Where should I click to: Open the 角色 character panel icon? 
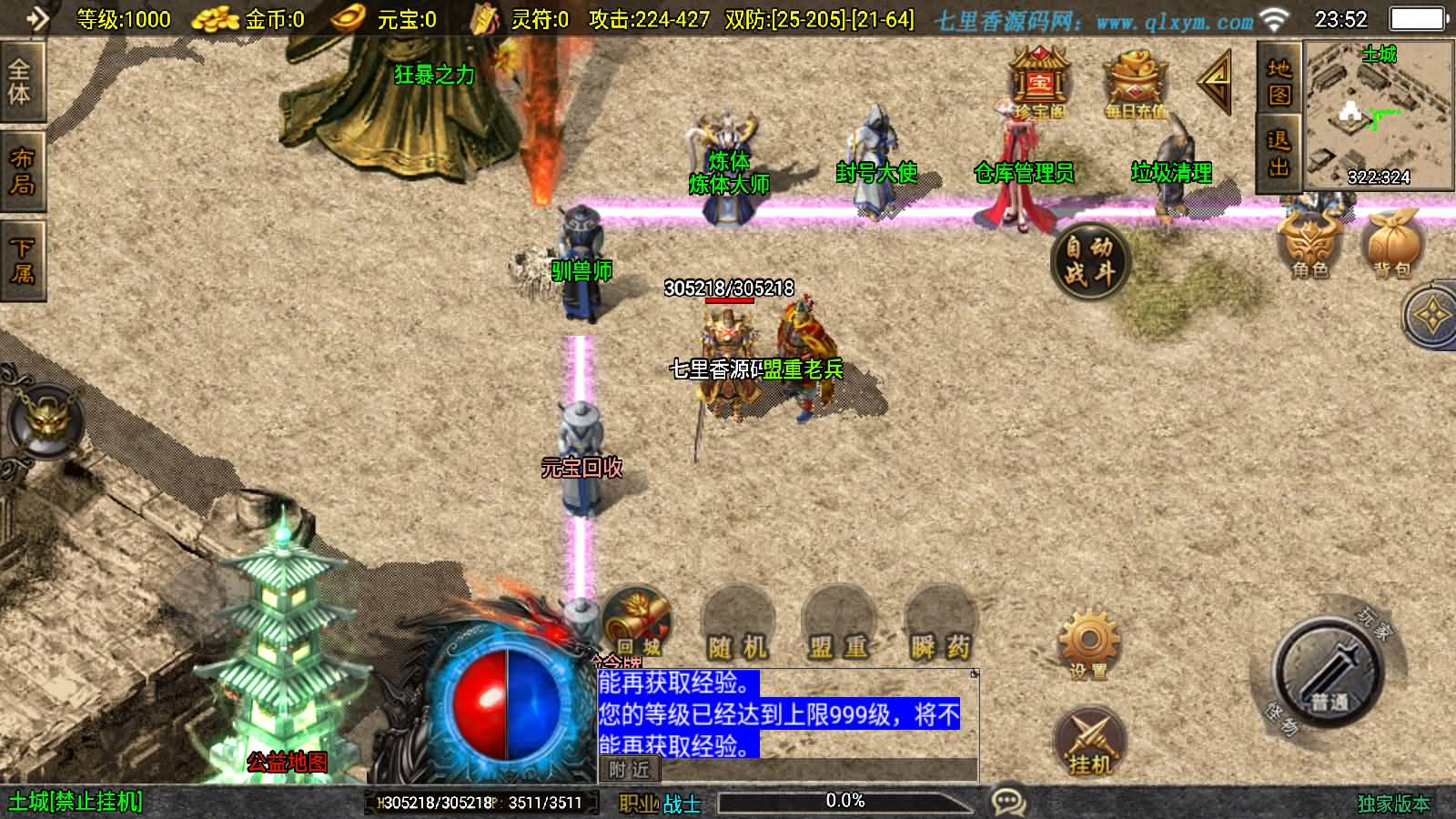(1309, 241)
